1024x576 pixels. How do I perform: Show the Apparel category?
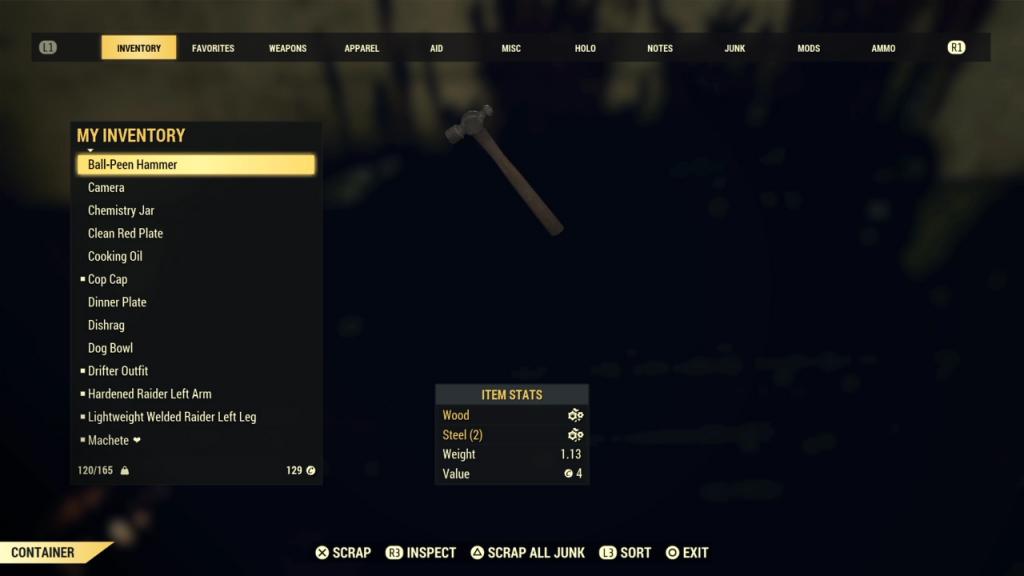362,48
